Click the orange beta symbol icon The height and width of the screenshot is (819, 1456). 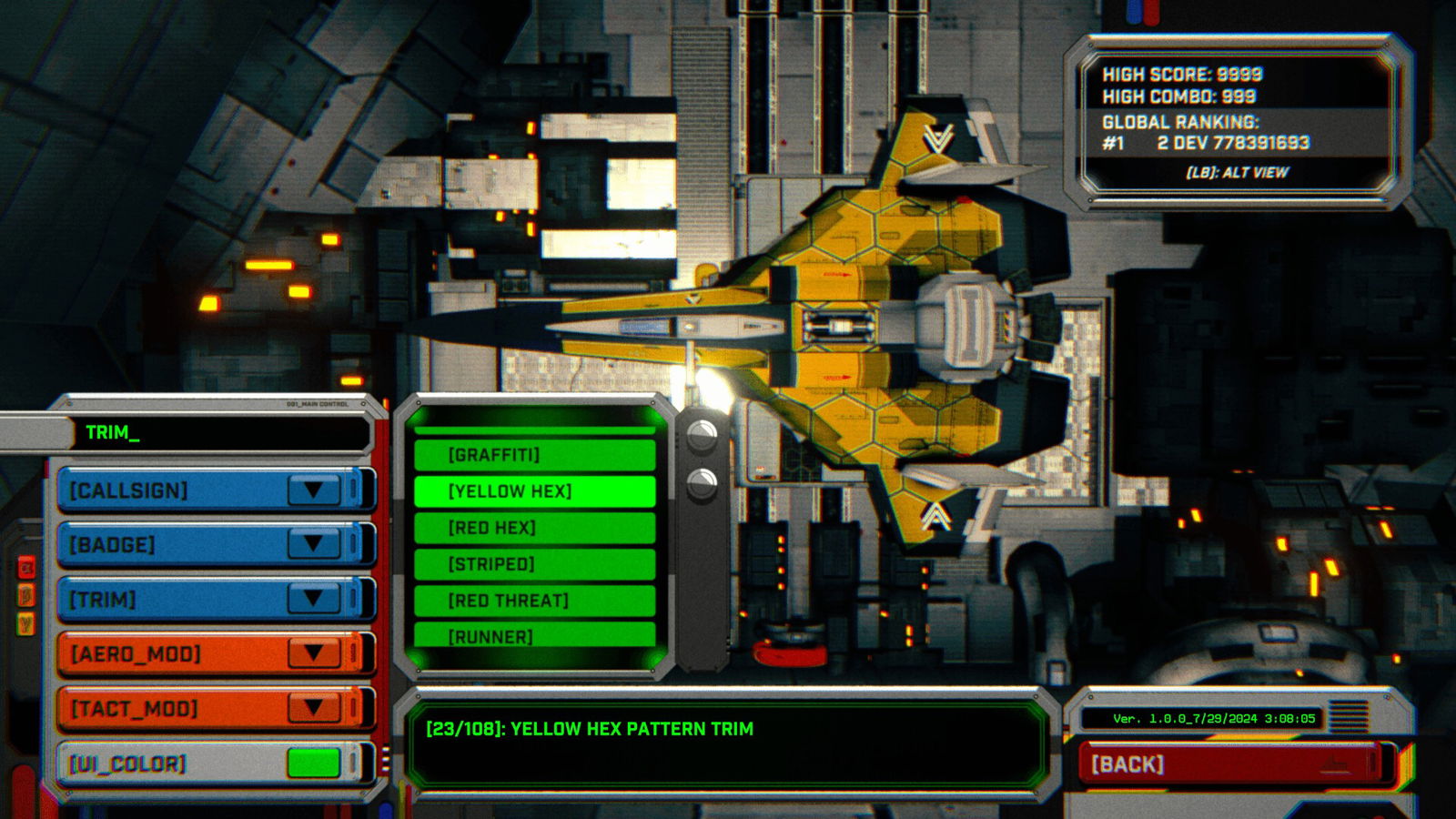coord(25,596)
